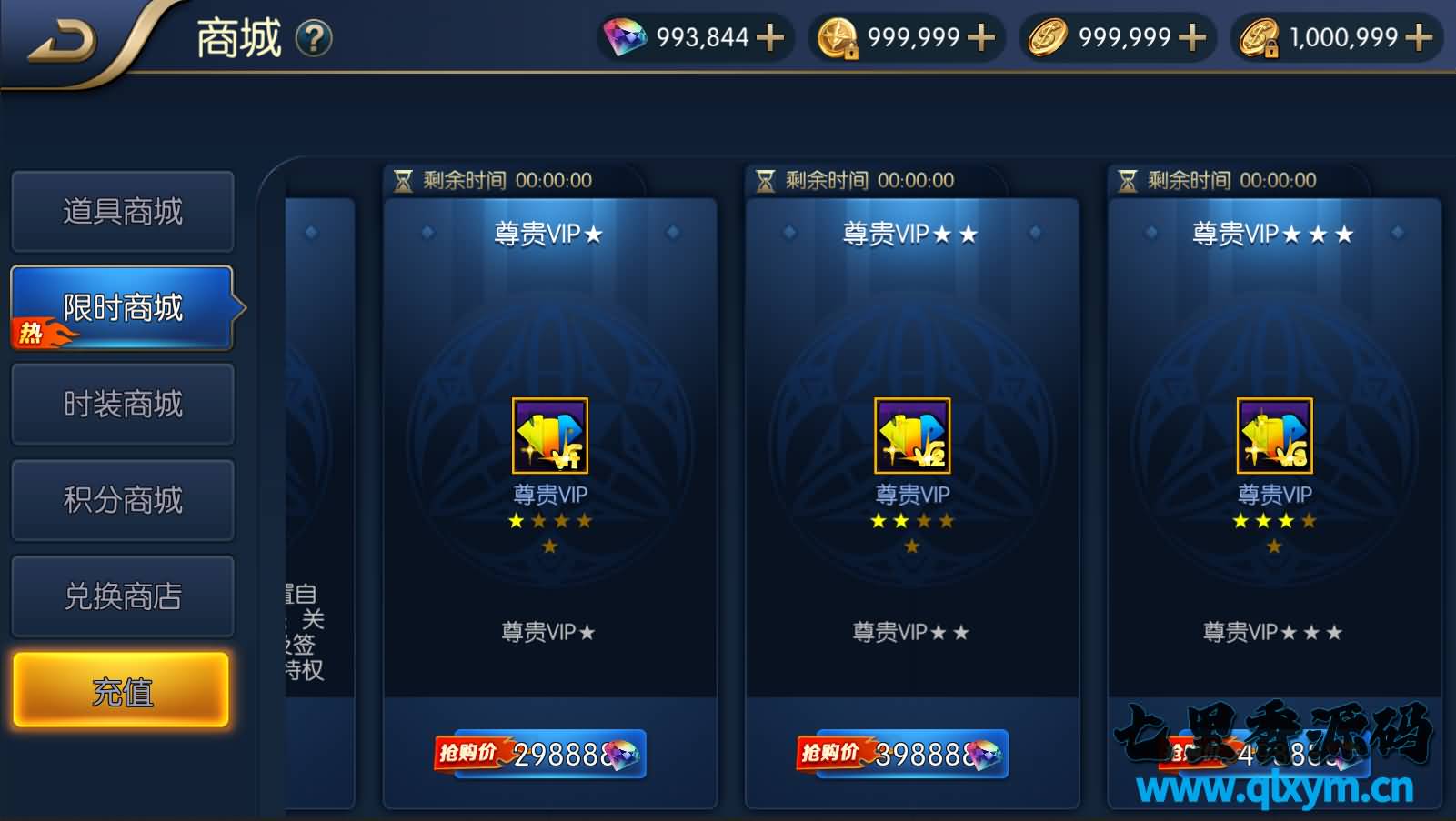Open the 时装商城 shop tab
This screenshot has height=821, width=1456.
pyautogui.click(x=123, y=403)
